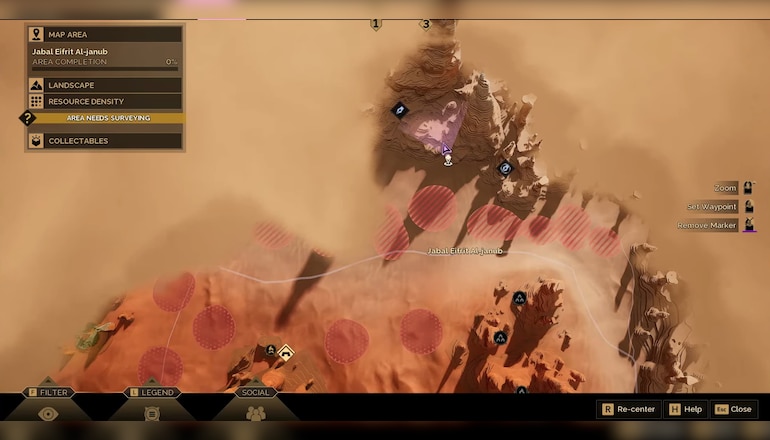Viewport: 770px width, 440px height.
Task: Click the Re-center button
Action: tap(628, 409)
